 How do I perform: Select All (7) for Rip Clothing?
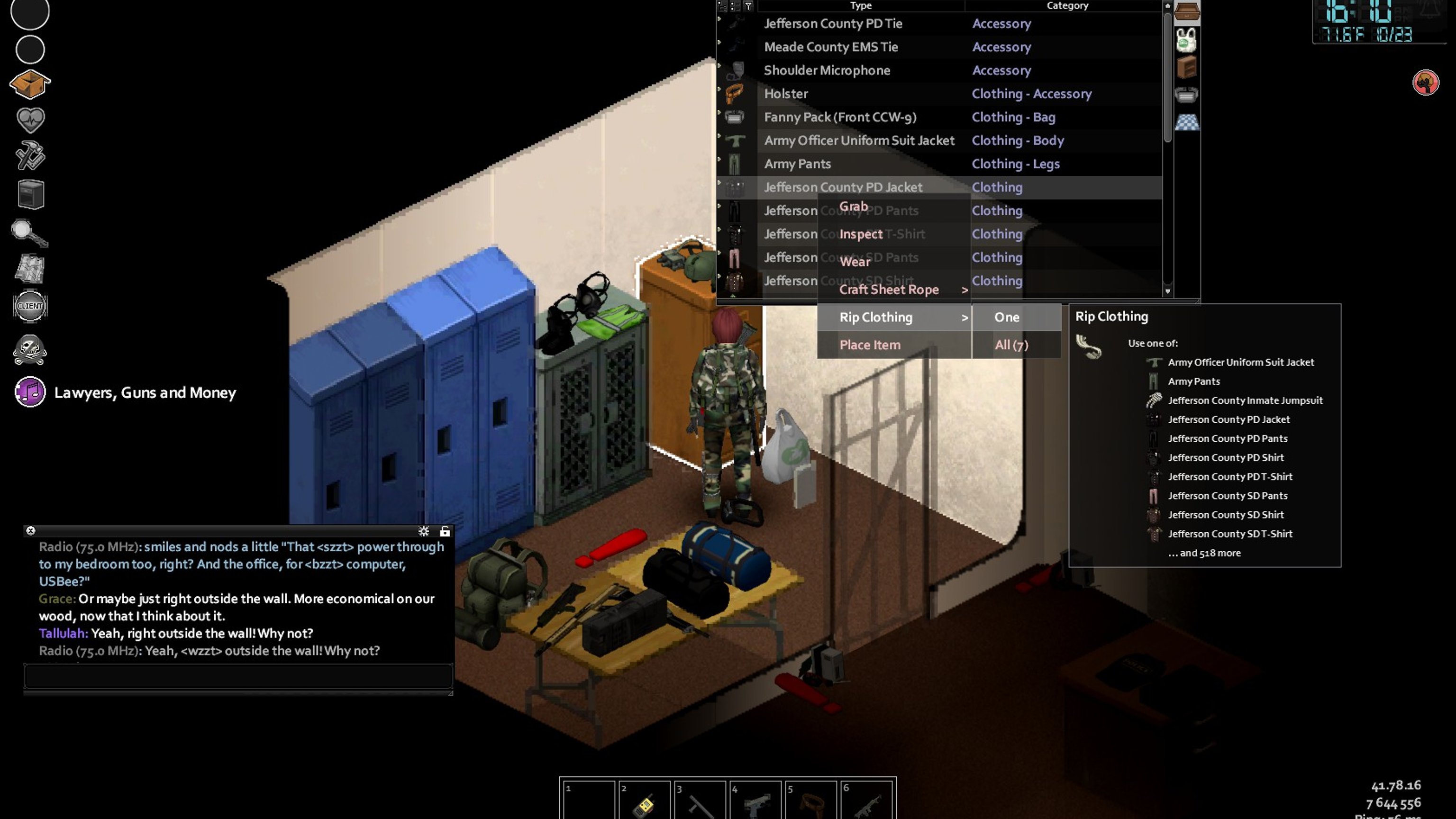pos(1011,345)
